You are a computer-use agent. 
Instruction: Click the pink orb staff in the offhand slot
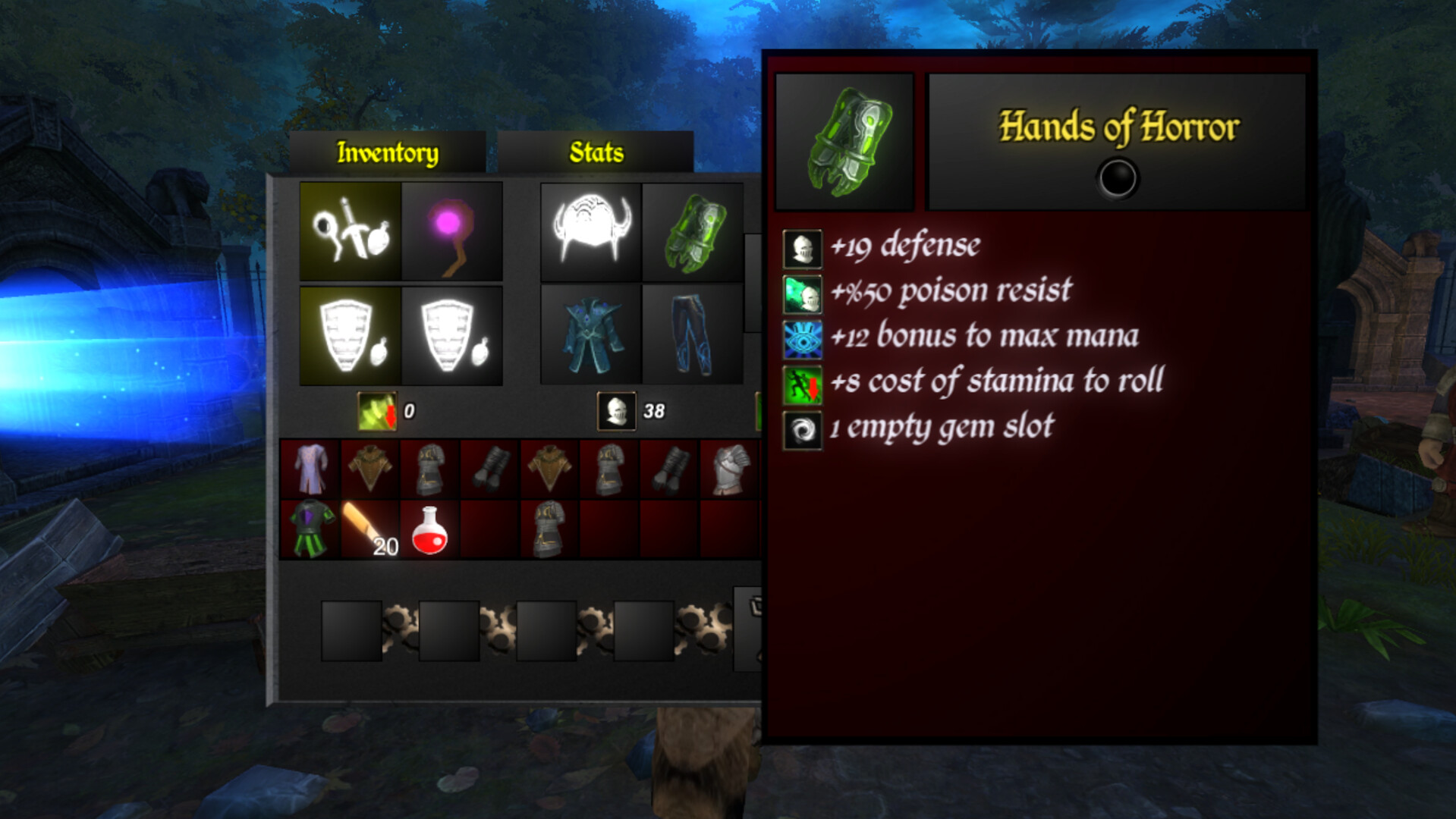(x=451, y=231)
